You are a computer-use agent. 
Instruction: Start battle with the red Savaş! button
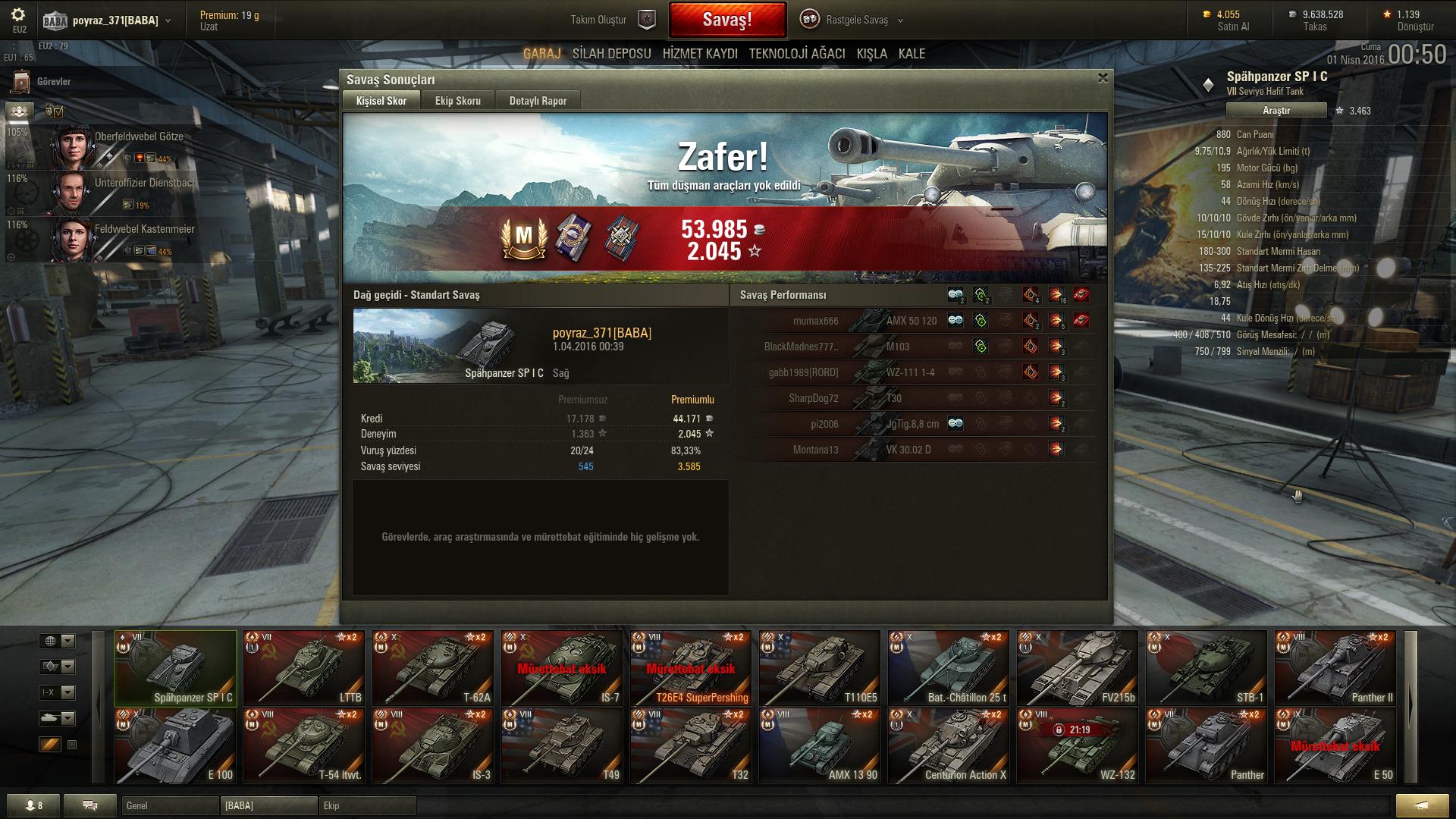click(x=726, y=20)
